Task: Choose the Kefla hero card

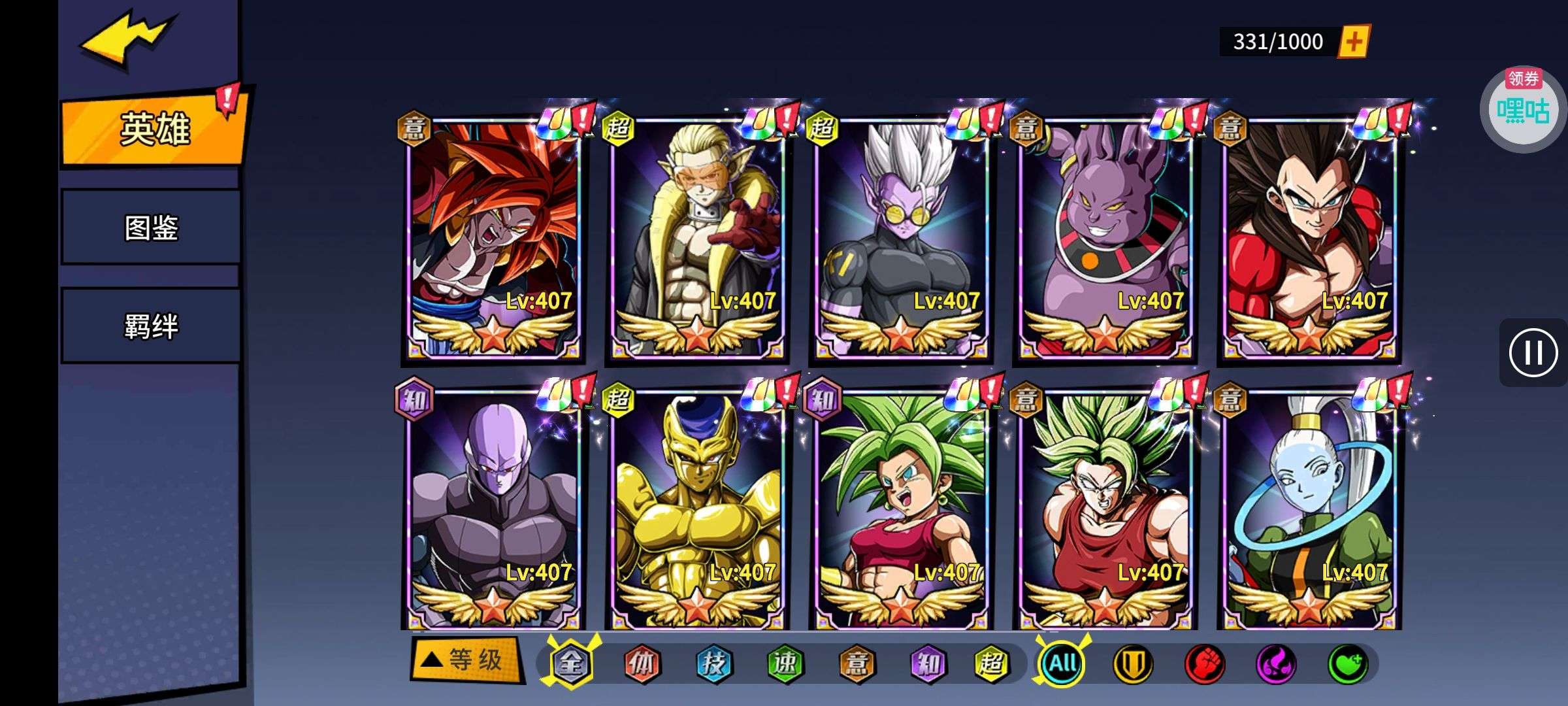Action: [x=902, y=510]
